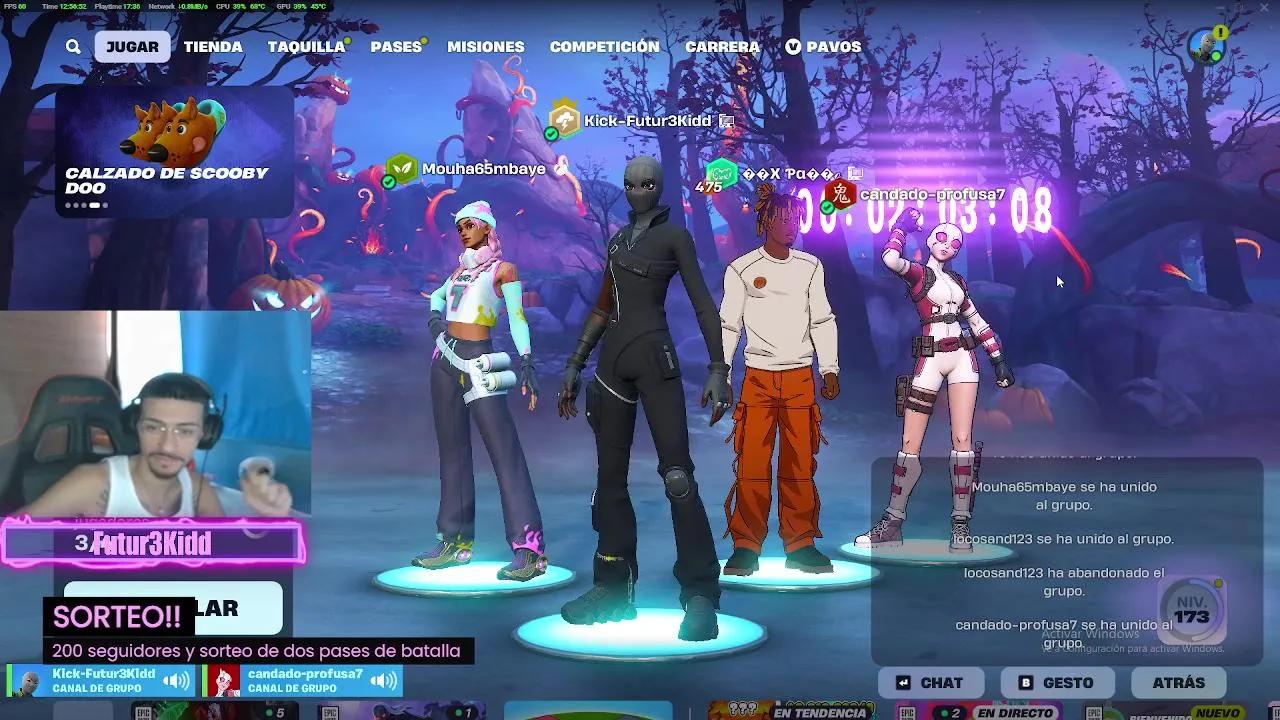Click the banner icon beside Kick-Futur3Kidd's name

pyautogui.click(x=728, y=120)
